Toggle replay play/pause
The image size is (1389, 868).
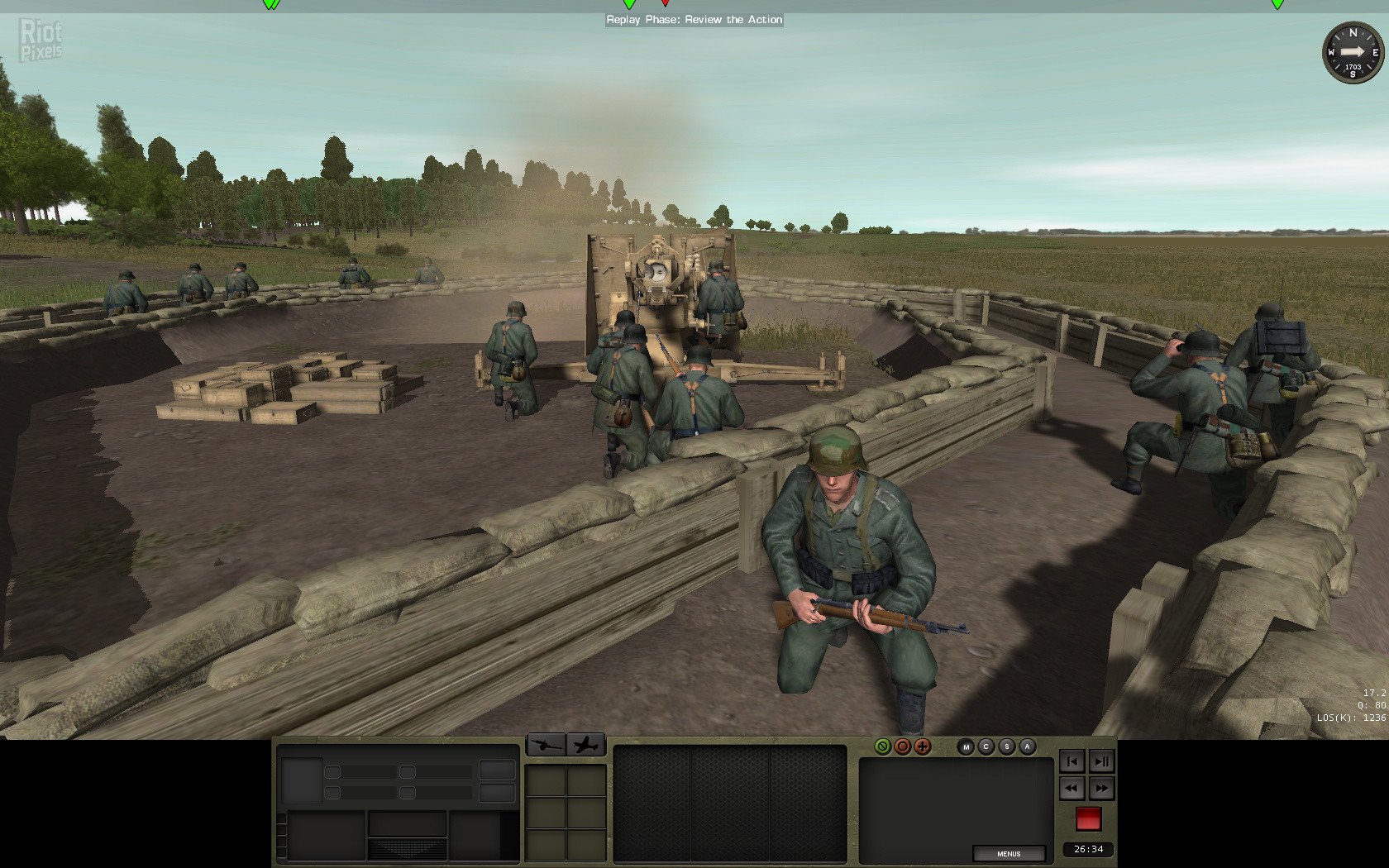click(x=1102, y=761)
